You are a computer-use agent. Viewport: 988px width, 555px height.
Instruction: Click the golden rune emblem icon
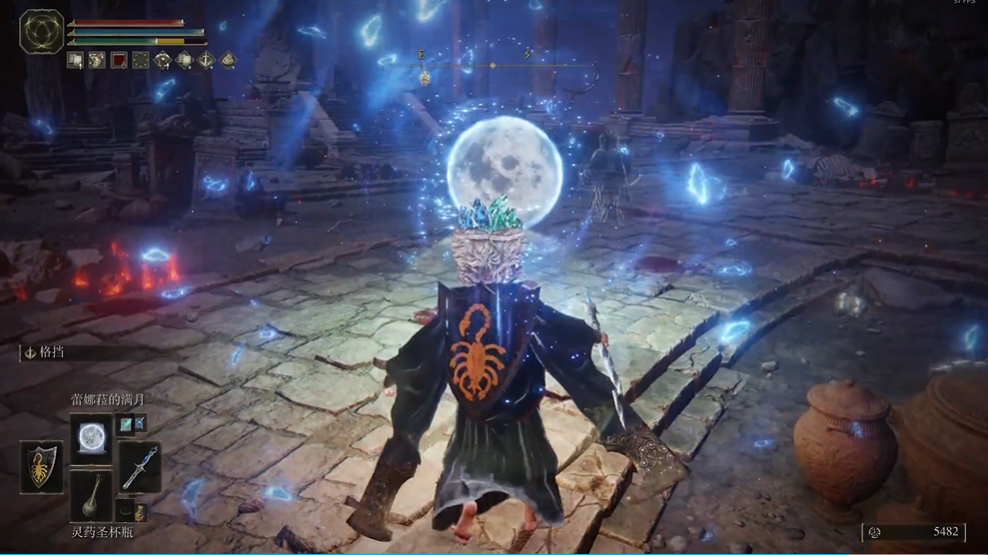[x=41, y=32]
